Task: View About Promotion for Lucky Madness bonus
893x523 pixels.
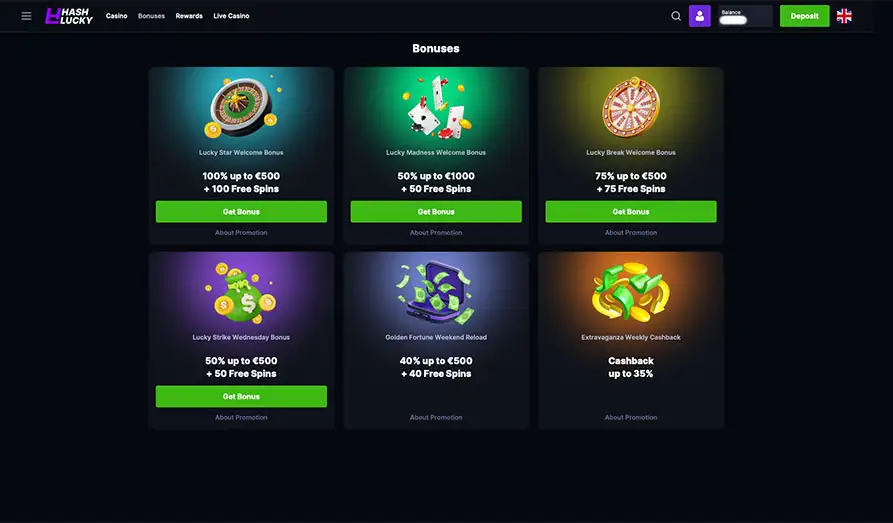Action: [436, 233]
